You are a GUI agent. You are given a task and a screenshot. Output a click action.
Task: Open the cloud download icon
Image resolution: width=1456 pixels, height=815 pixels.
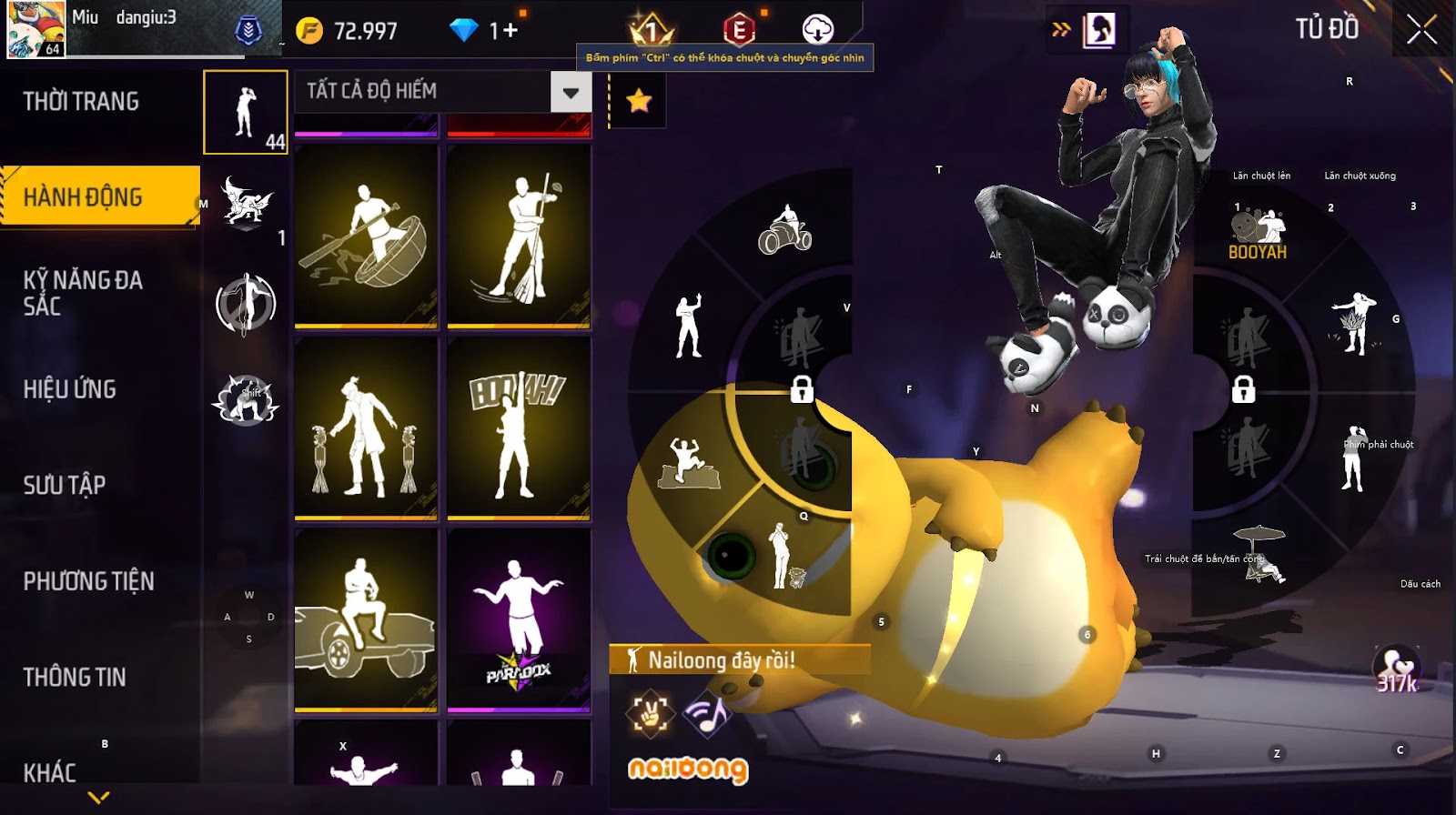(x=817, y=30)
